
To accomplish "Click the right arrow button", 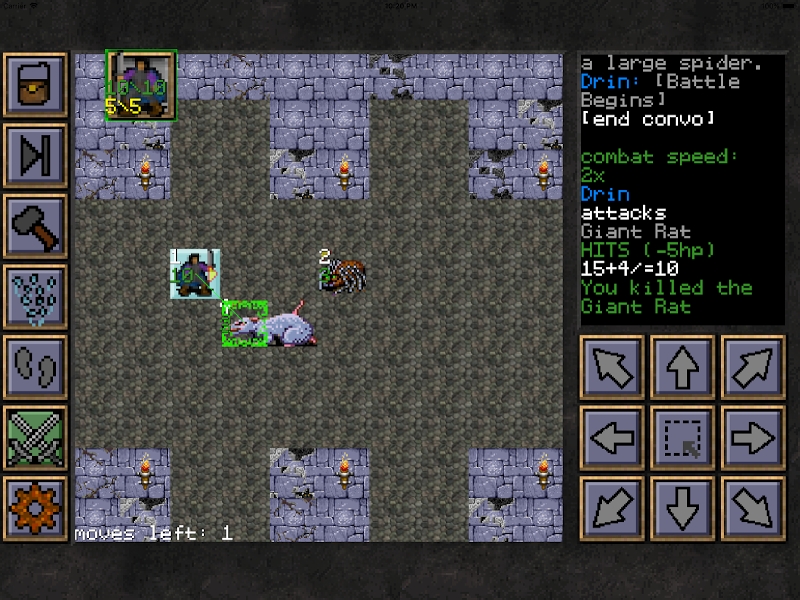I will (x=752, y=438).
